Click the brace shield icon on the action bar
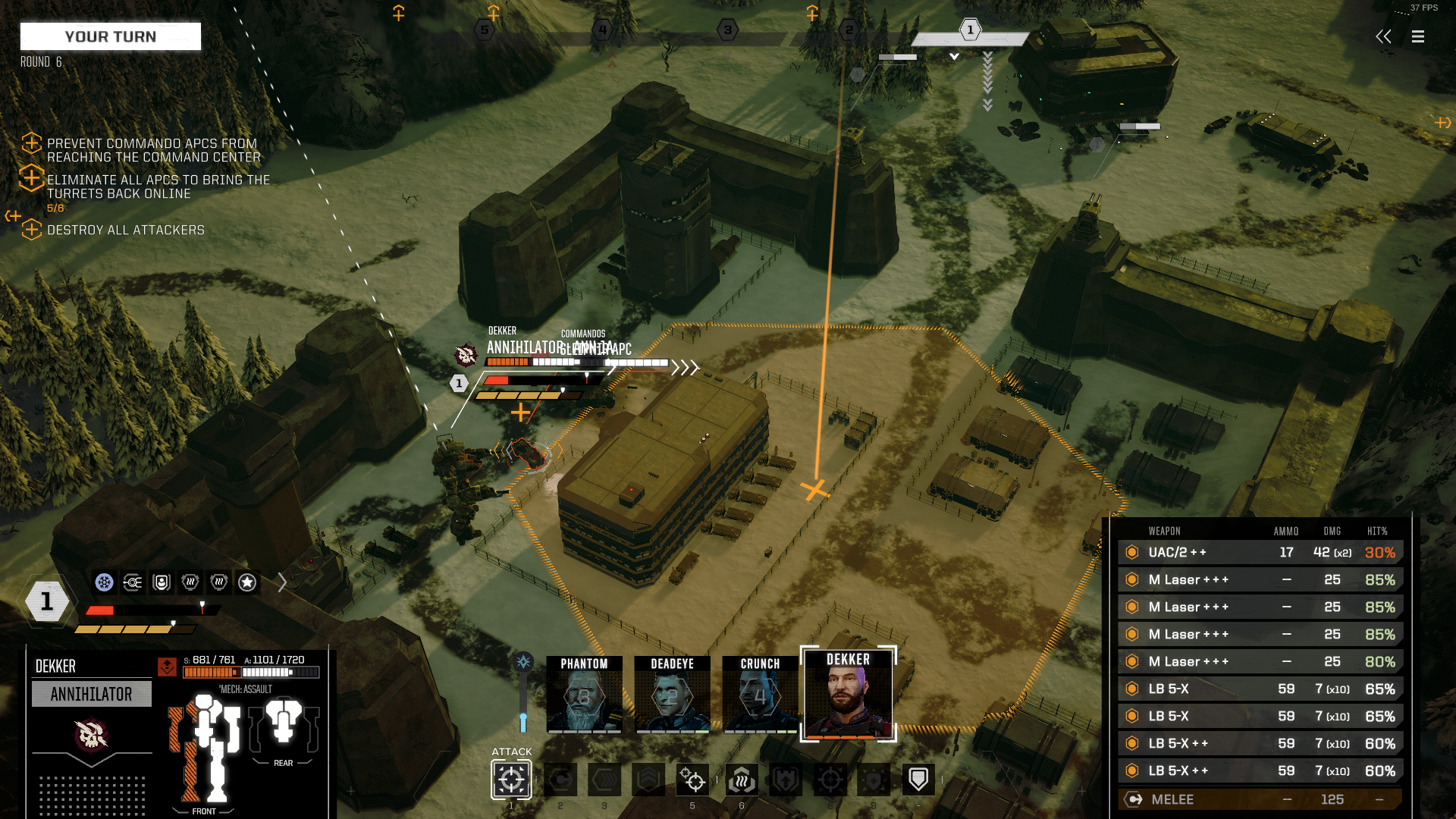Image resolution: width=1456 pixels, height=819 pixels. [918, 779]
